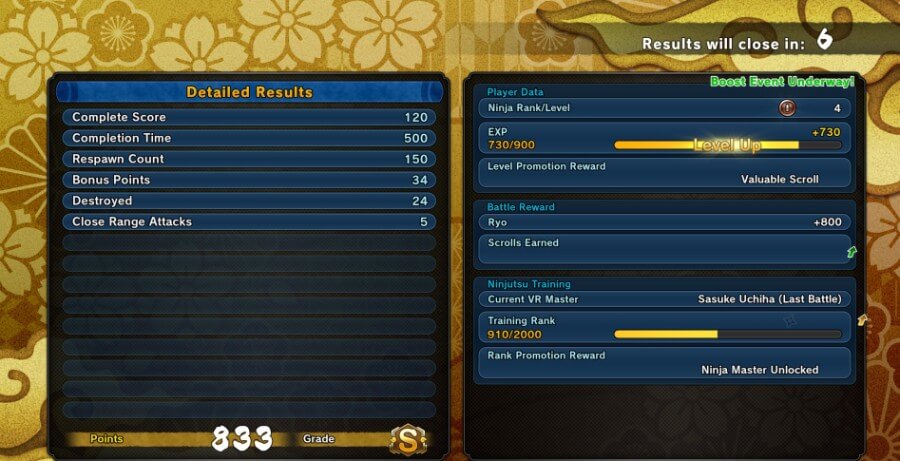
Task: Click the gold S grade emblem
Action: pos(407,439)
